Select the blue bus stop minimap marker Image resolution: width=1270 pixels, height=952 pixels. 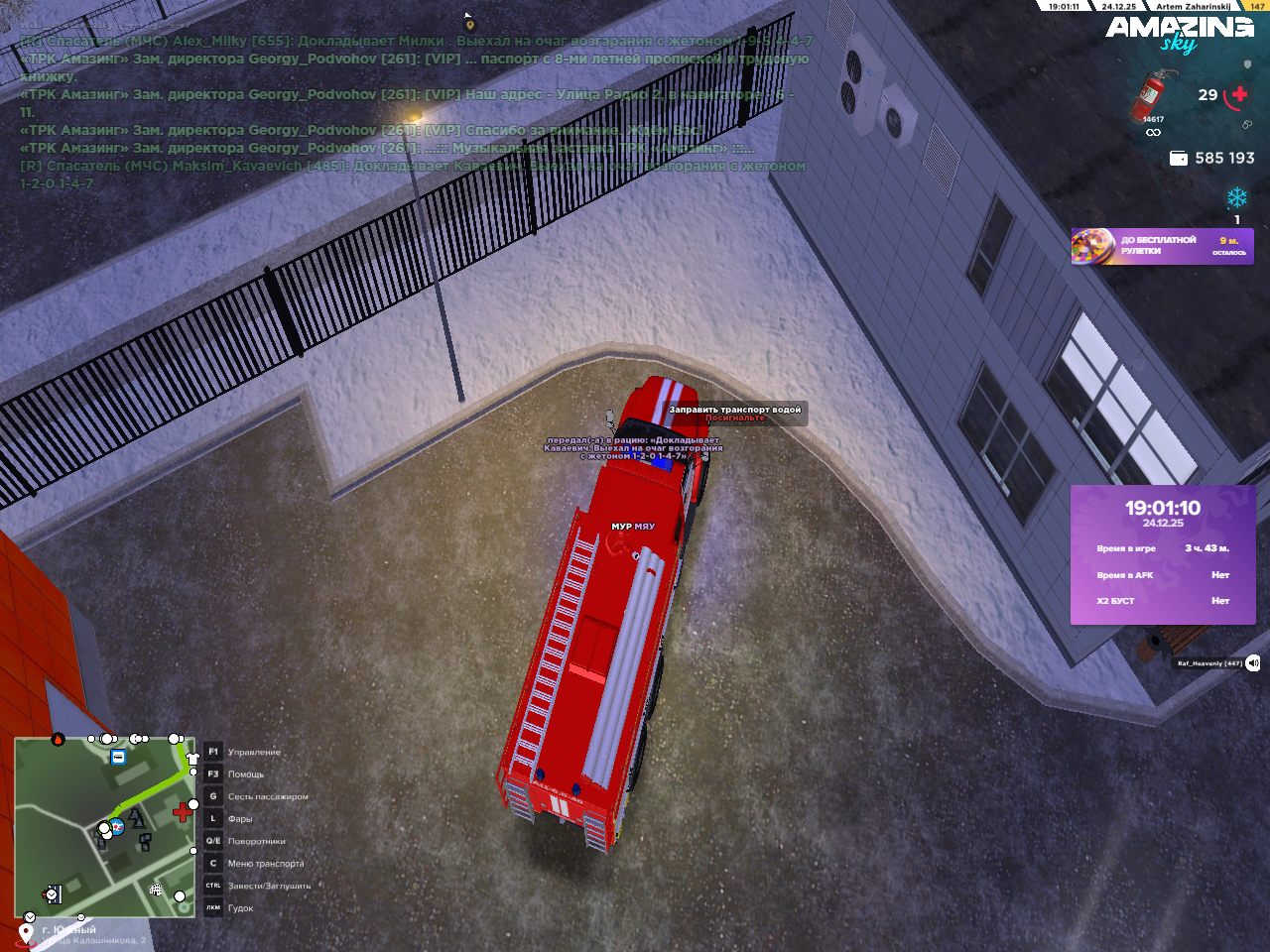pyautogui.click(x=118, y=758)
